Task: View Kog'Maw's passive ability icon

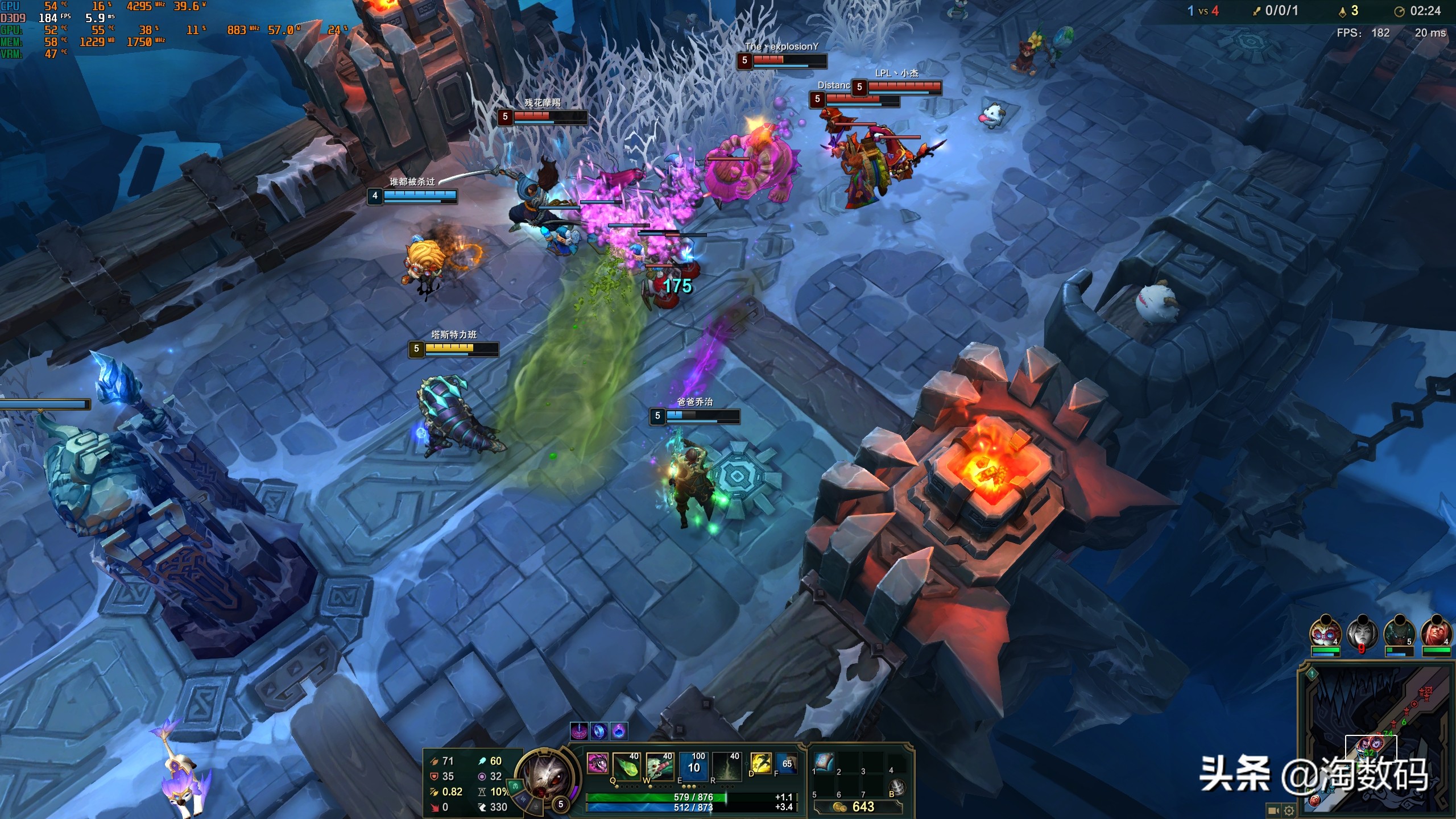Action: [x=597, y=763]
